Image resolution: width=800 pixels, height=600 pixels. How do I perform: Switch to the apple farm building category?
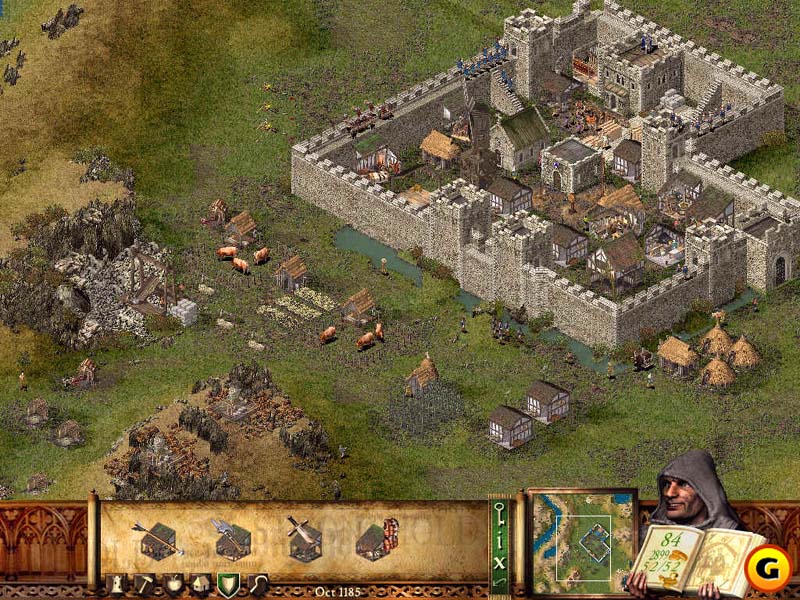(x=172, y=585)
